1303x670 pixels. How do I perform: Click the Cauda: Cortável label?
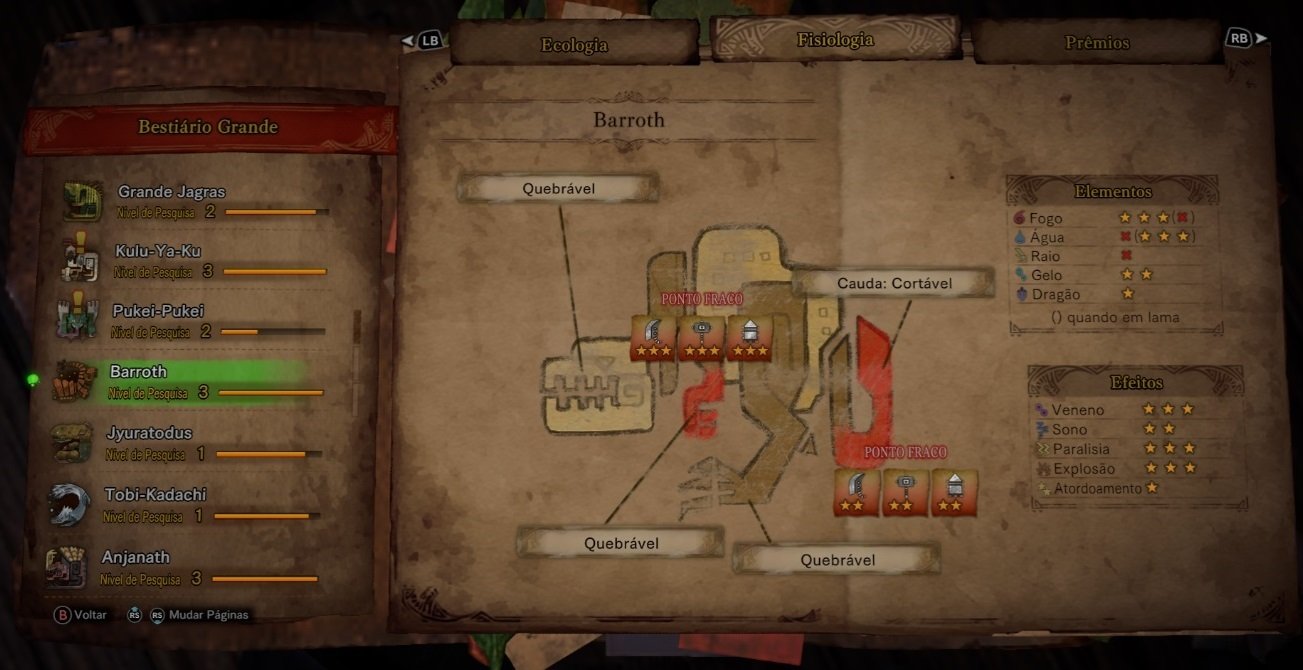(x=894, y=283)
